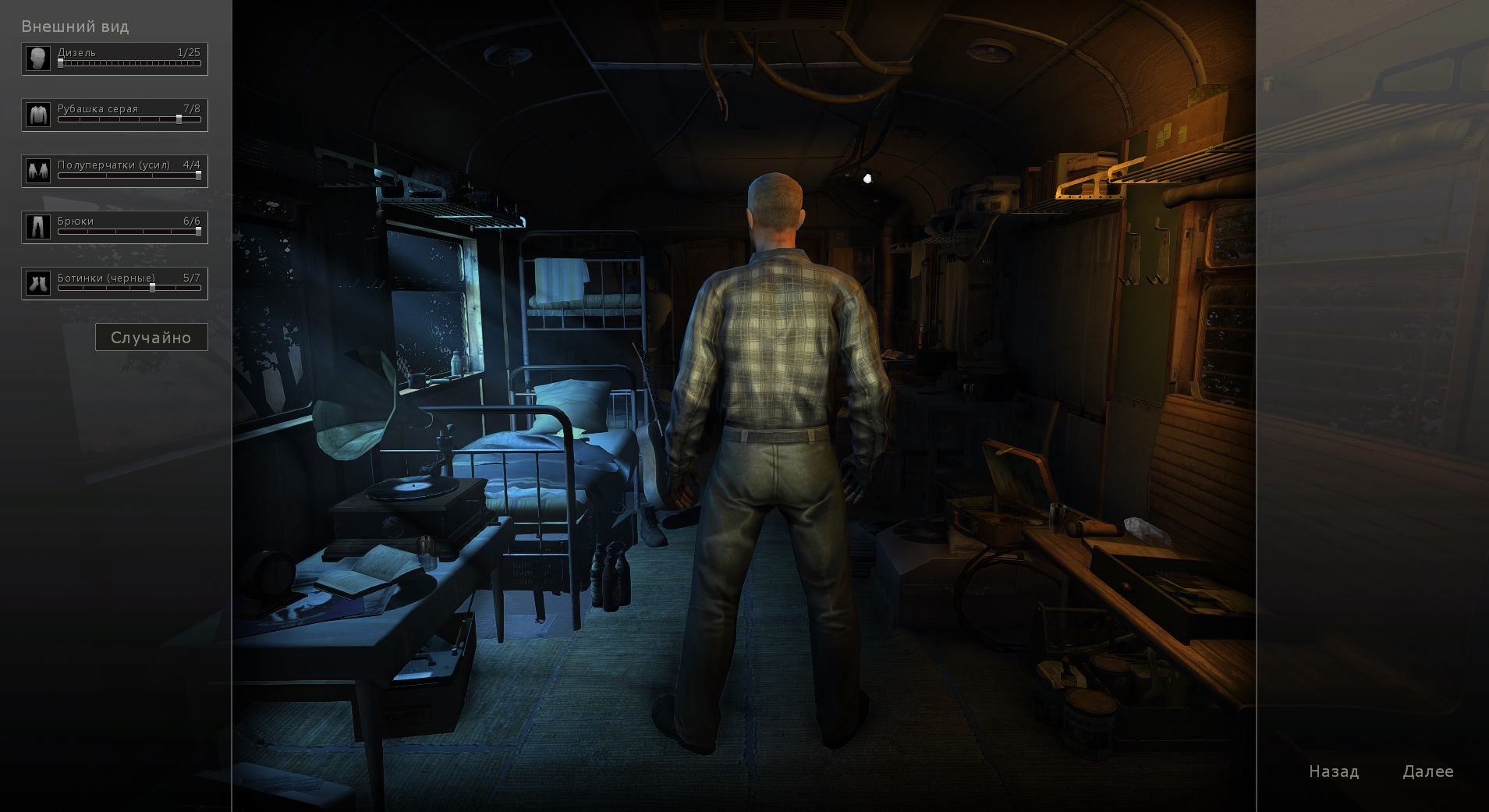
Task: Click the boots icon beside Ботинки
Action: [37, 283]
